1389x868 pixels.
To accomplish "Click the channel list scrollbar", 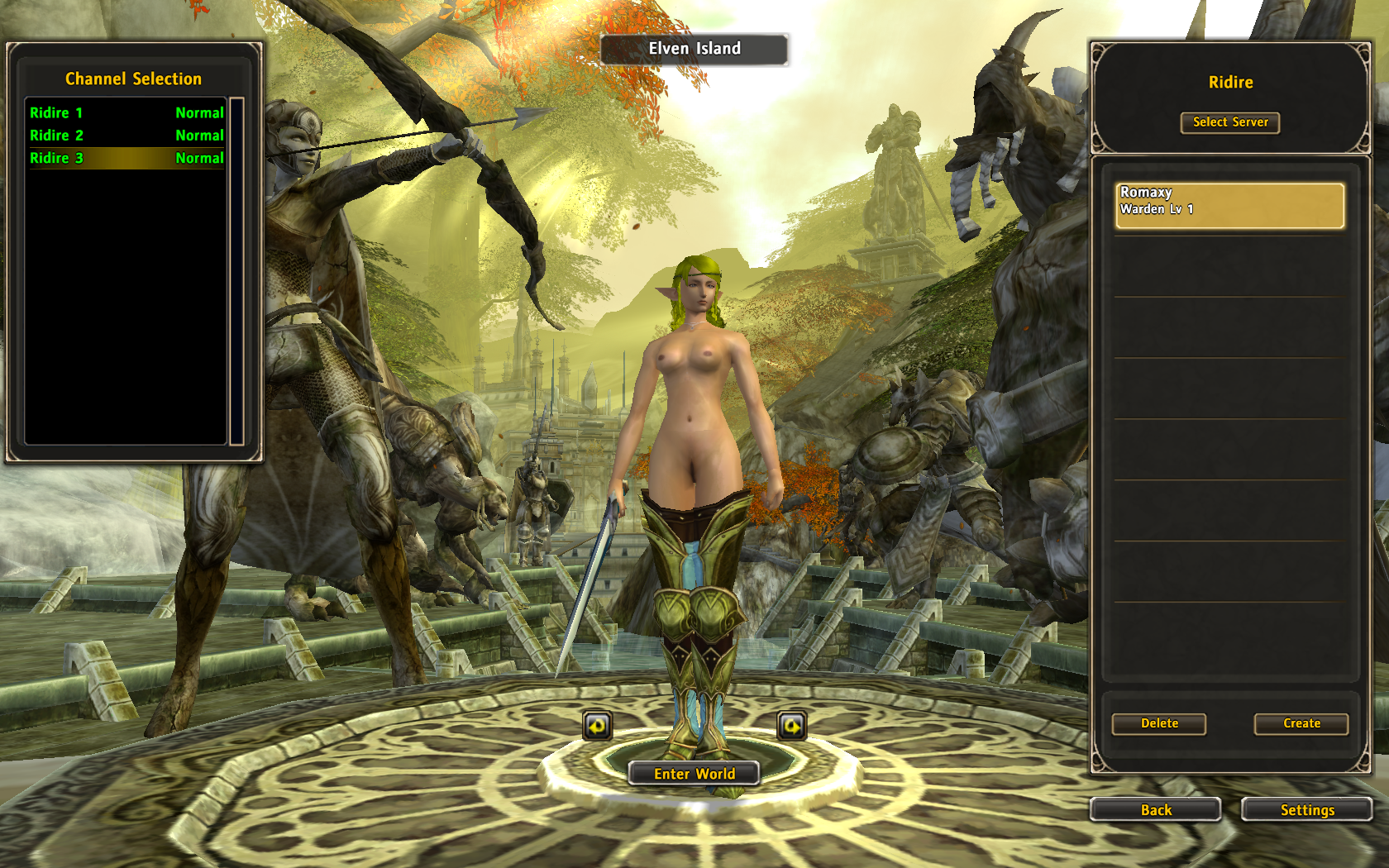I will click(236, 271).
